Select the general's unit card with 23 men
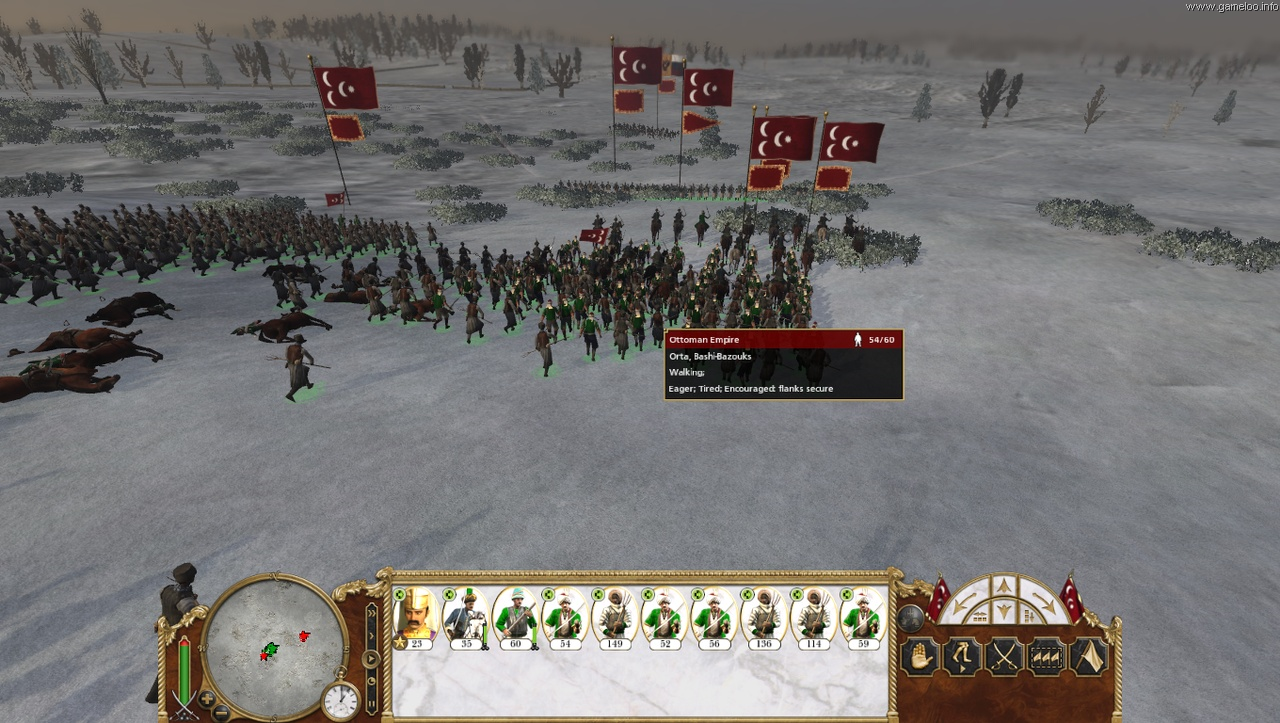Viewport: 1280px width, 723px height. click(415, 616)
